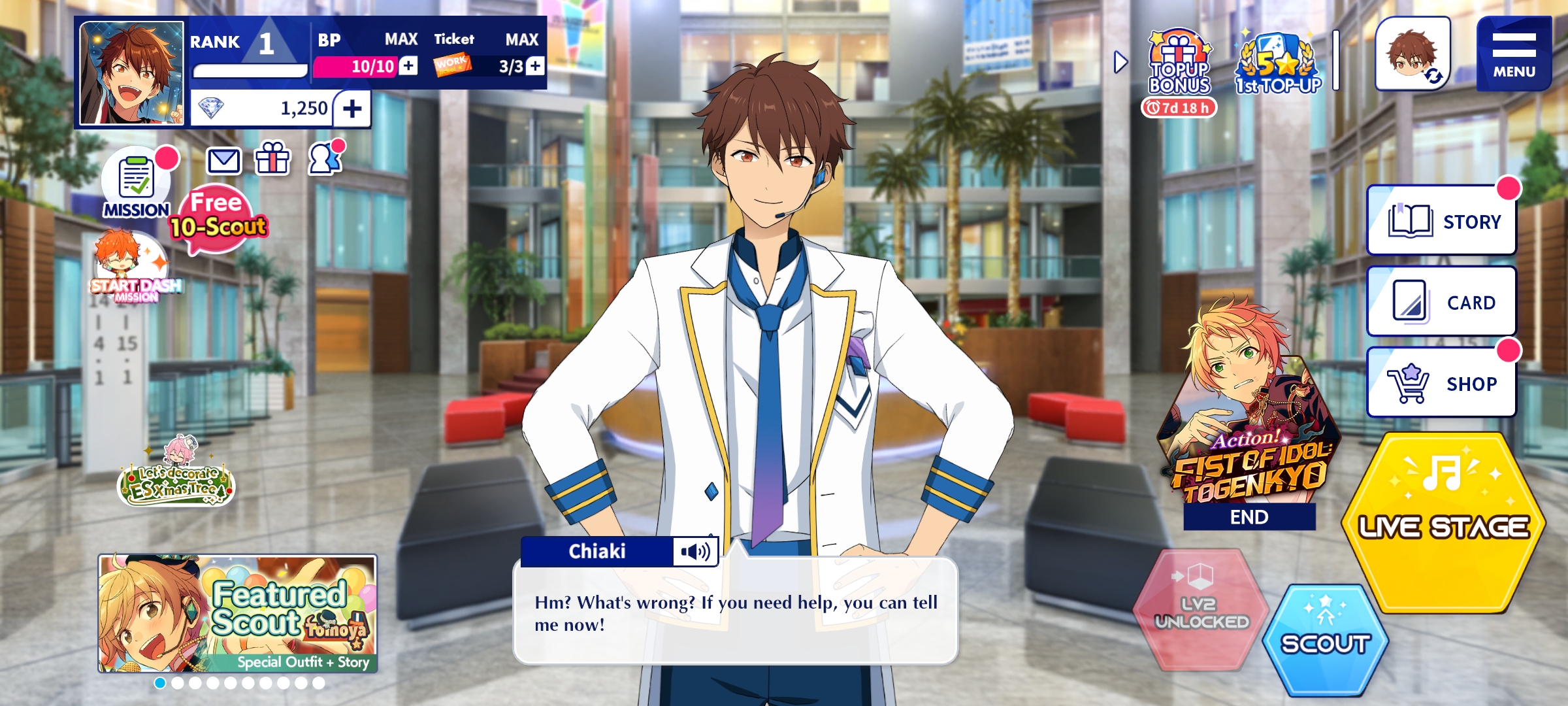Open the blue SCOUT hexagon
The image size is (1568, 706).
(x=1325, y=639)
